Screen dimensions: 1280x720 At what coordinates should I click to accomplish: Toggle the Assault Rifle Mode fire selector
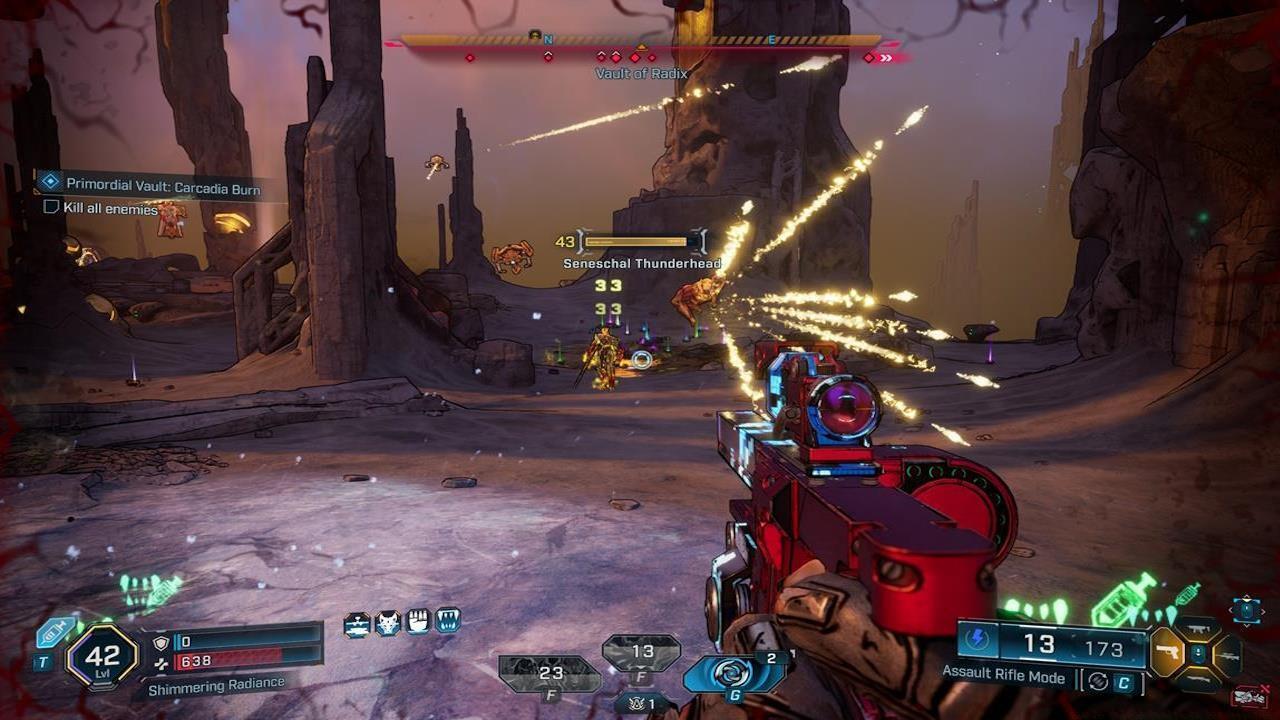(x=1098, y=680)
